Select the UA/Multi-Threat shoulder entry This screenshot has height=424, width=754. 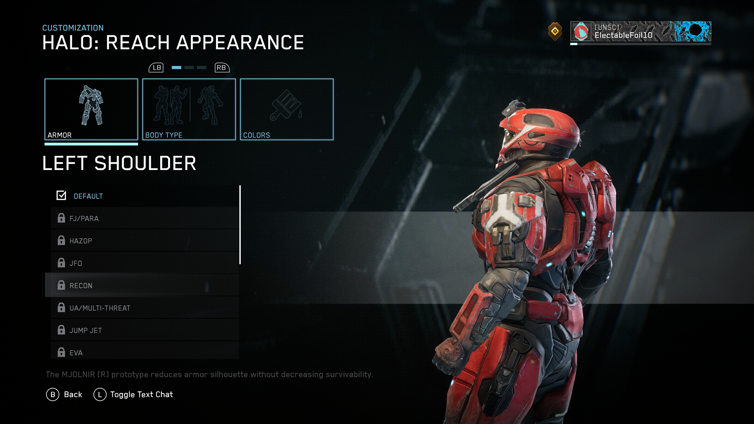tap(144, 308)
